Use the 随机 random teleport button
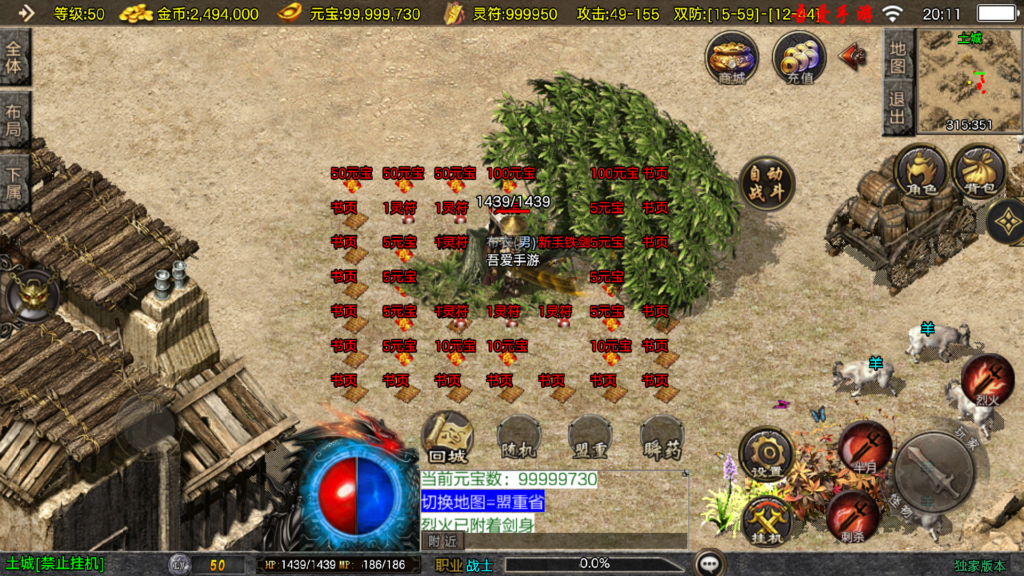The image size is (1024, 576). point(519,438)
